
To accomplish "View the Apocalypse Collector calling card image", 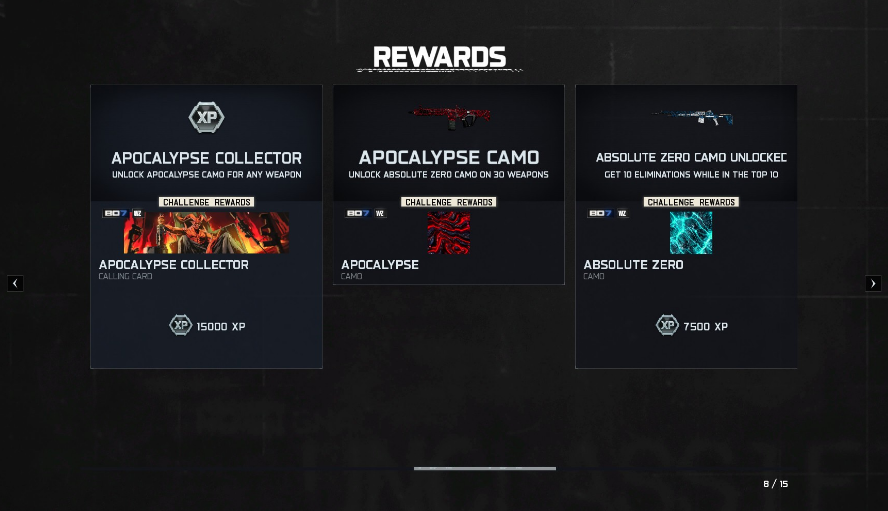I will pyautogui.click(x=206, y=232).
